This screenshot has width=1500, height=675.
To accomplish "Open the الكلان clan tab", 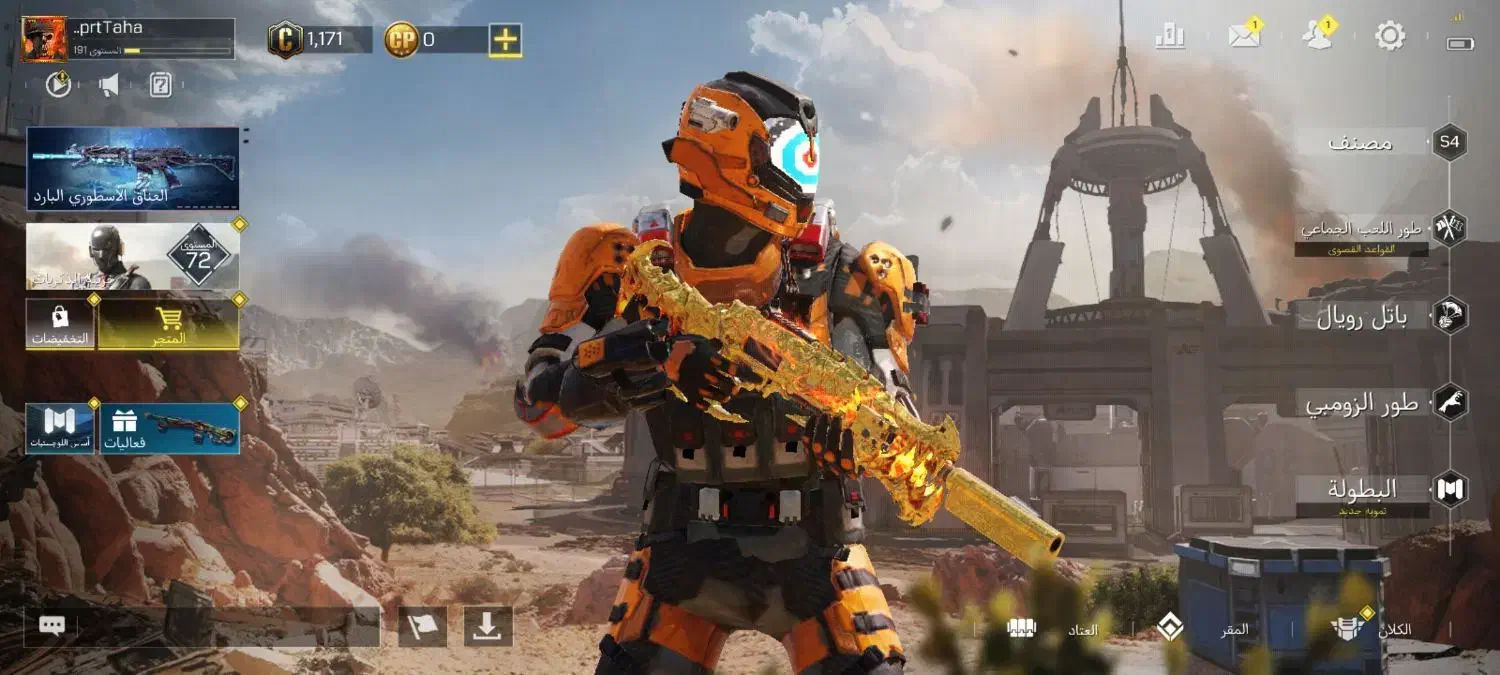I will point(1372,629).
